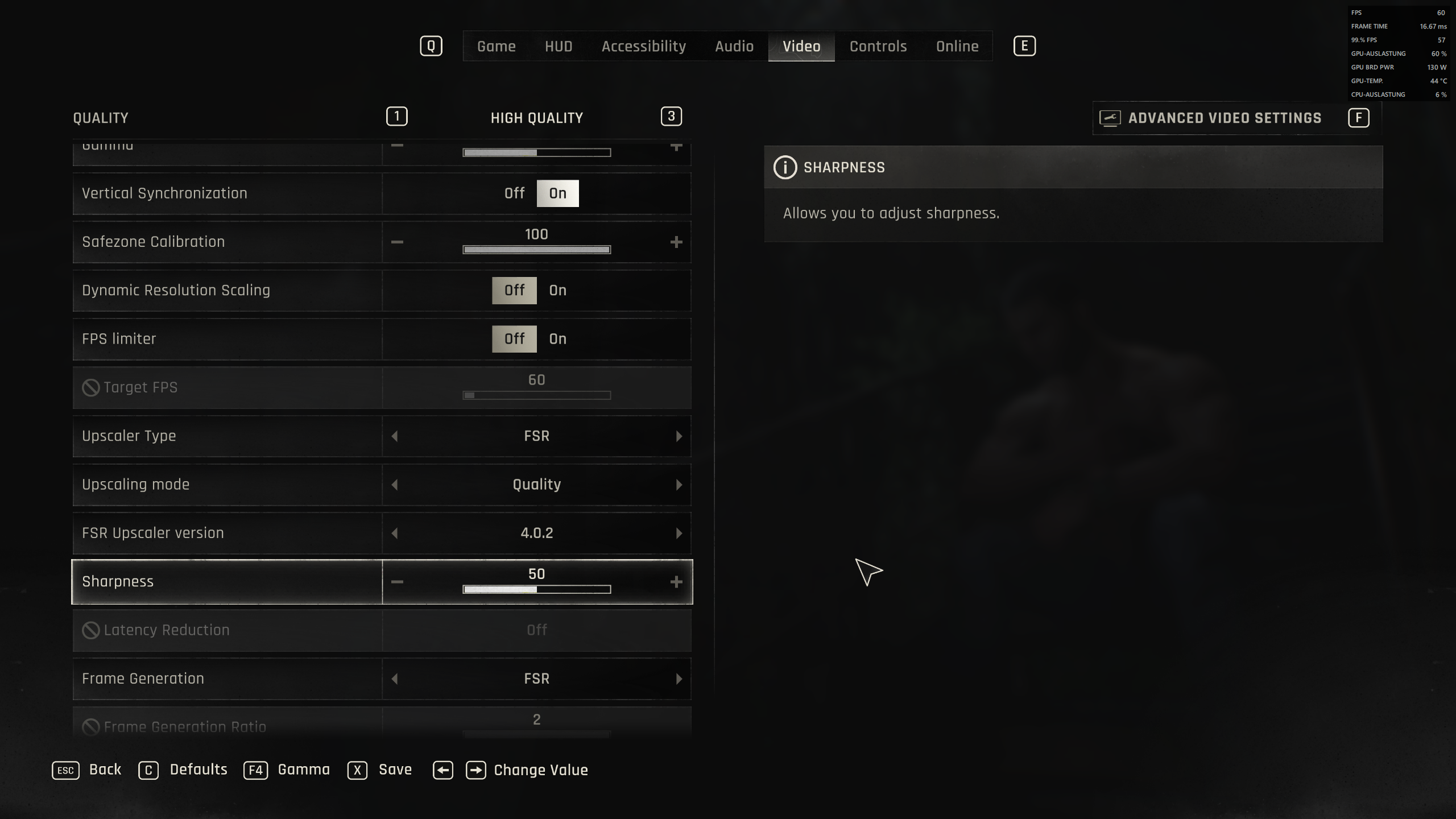The height and width of the screenshot is (819, 1456).
Task: Click the info icon next to Sharpness heading
Action: (x=785, y=166)
